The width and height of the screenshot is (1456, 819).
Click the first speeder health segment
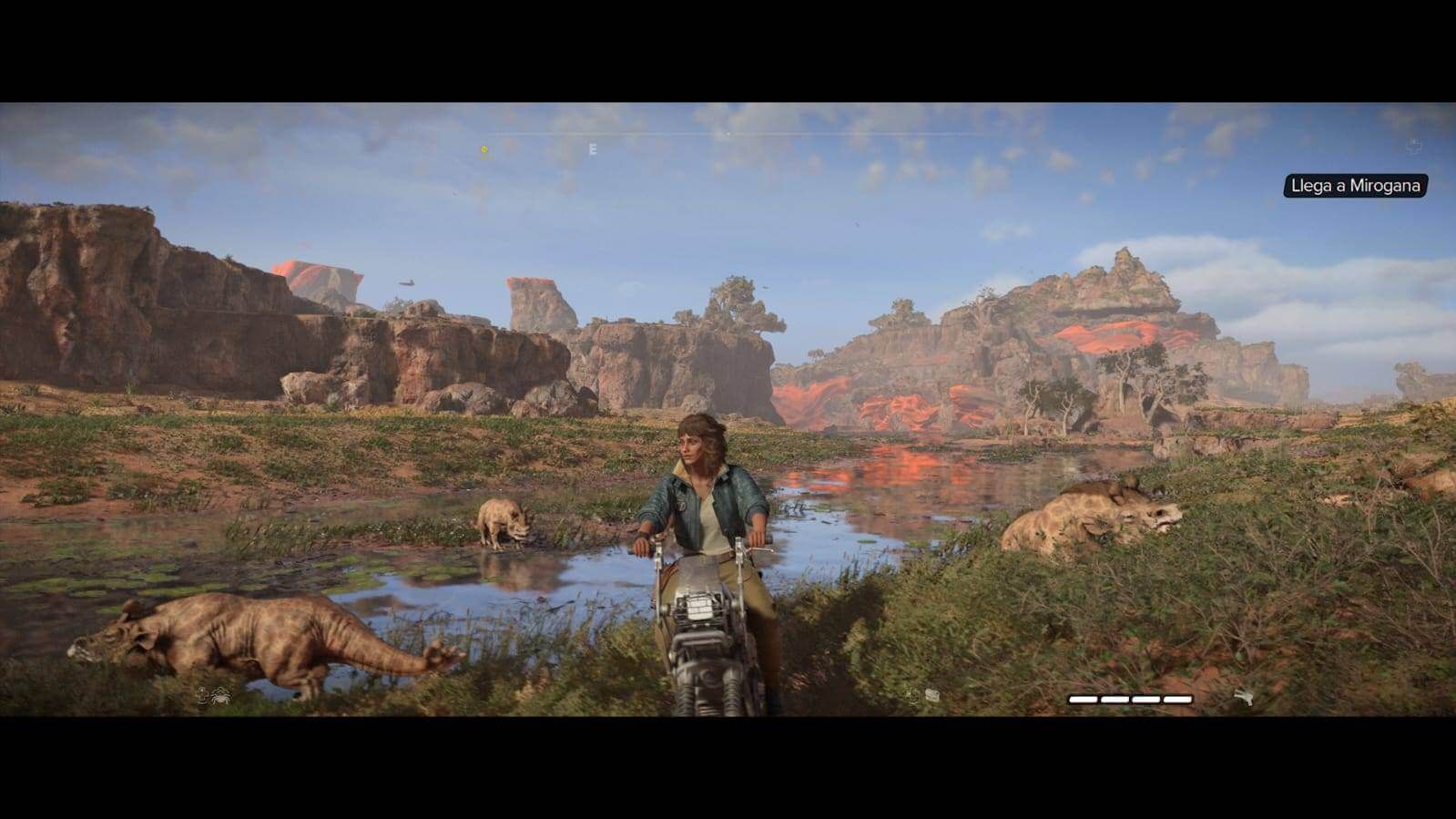1084,699
